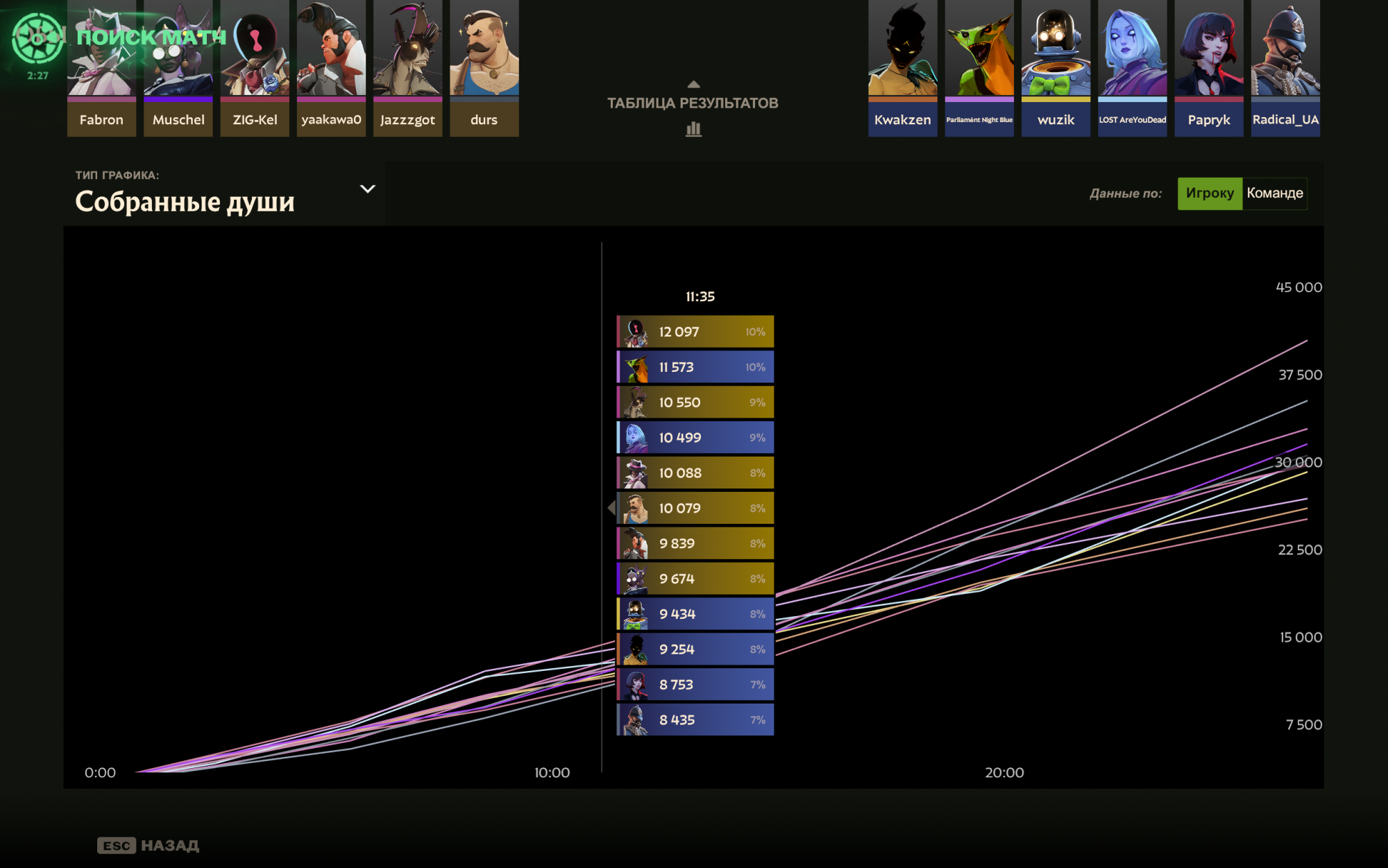
Task: Open the graph type dropdown
Action: click(x=367, y=189)
